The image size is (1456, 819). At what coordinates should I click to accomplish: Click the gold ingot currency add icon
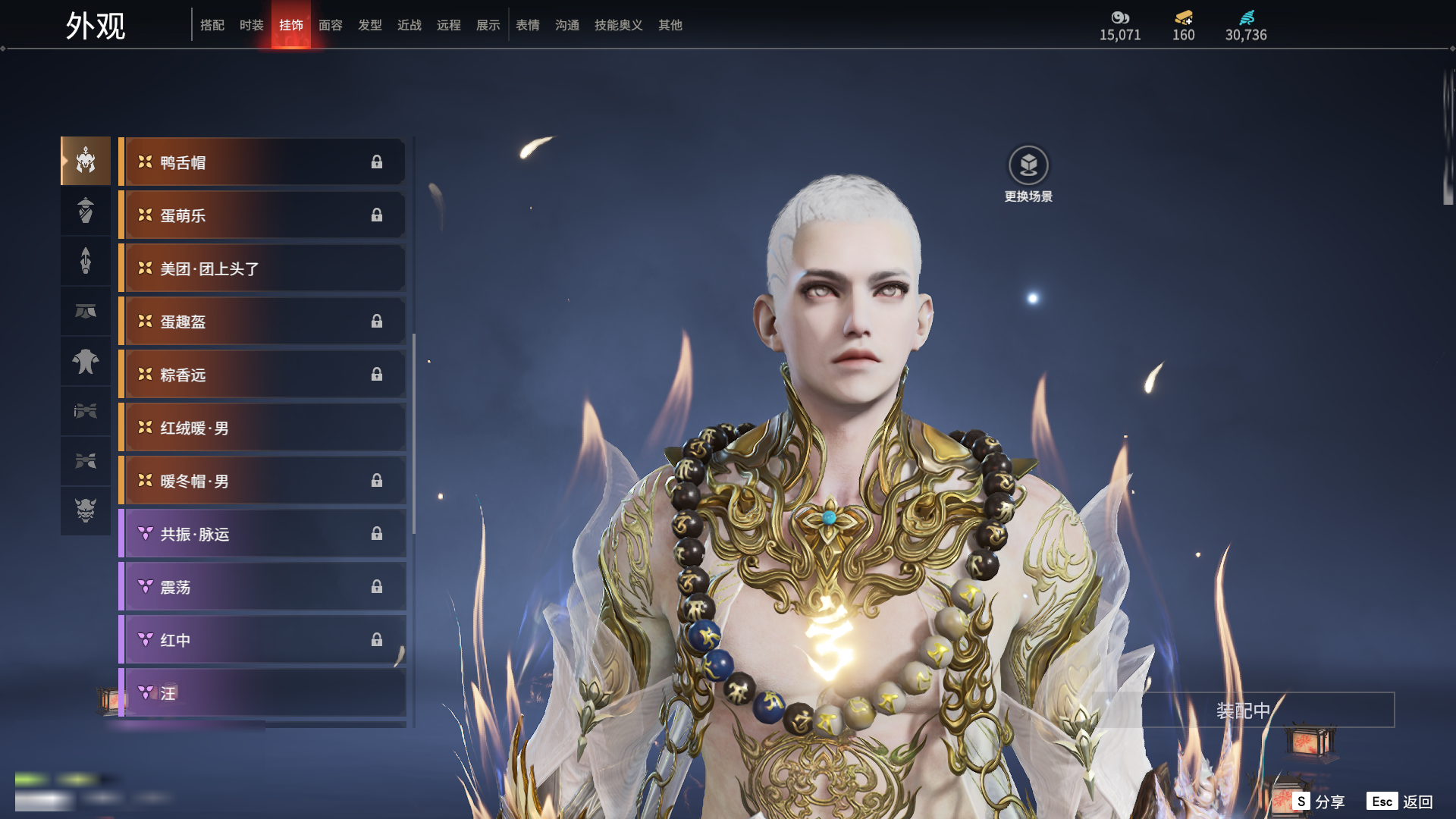pos(1183,18)
